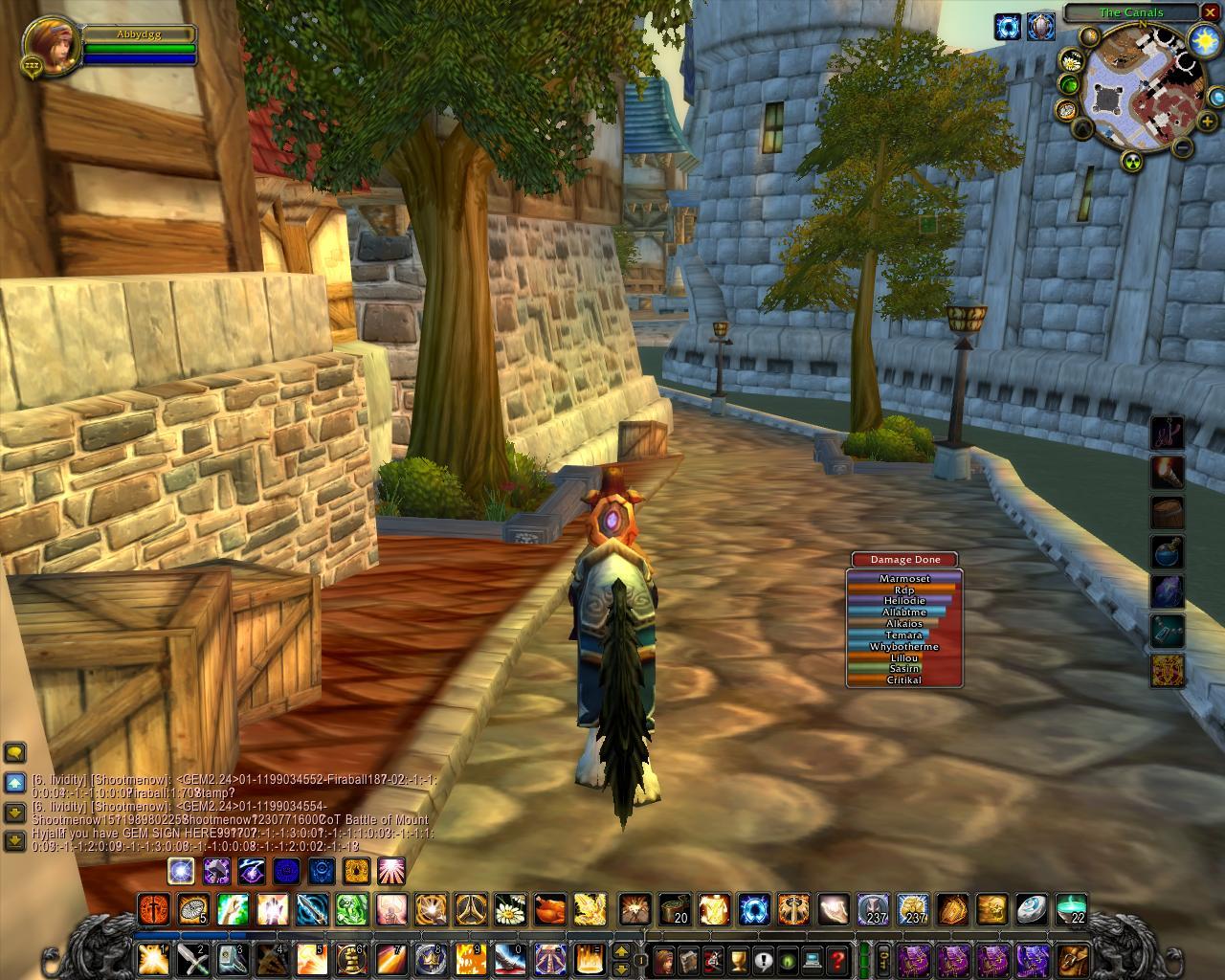Use the blue potion flask item
Viewport: 1225px width, 980px height.
(x=1168, y=552)
